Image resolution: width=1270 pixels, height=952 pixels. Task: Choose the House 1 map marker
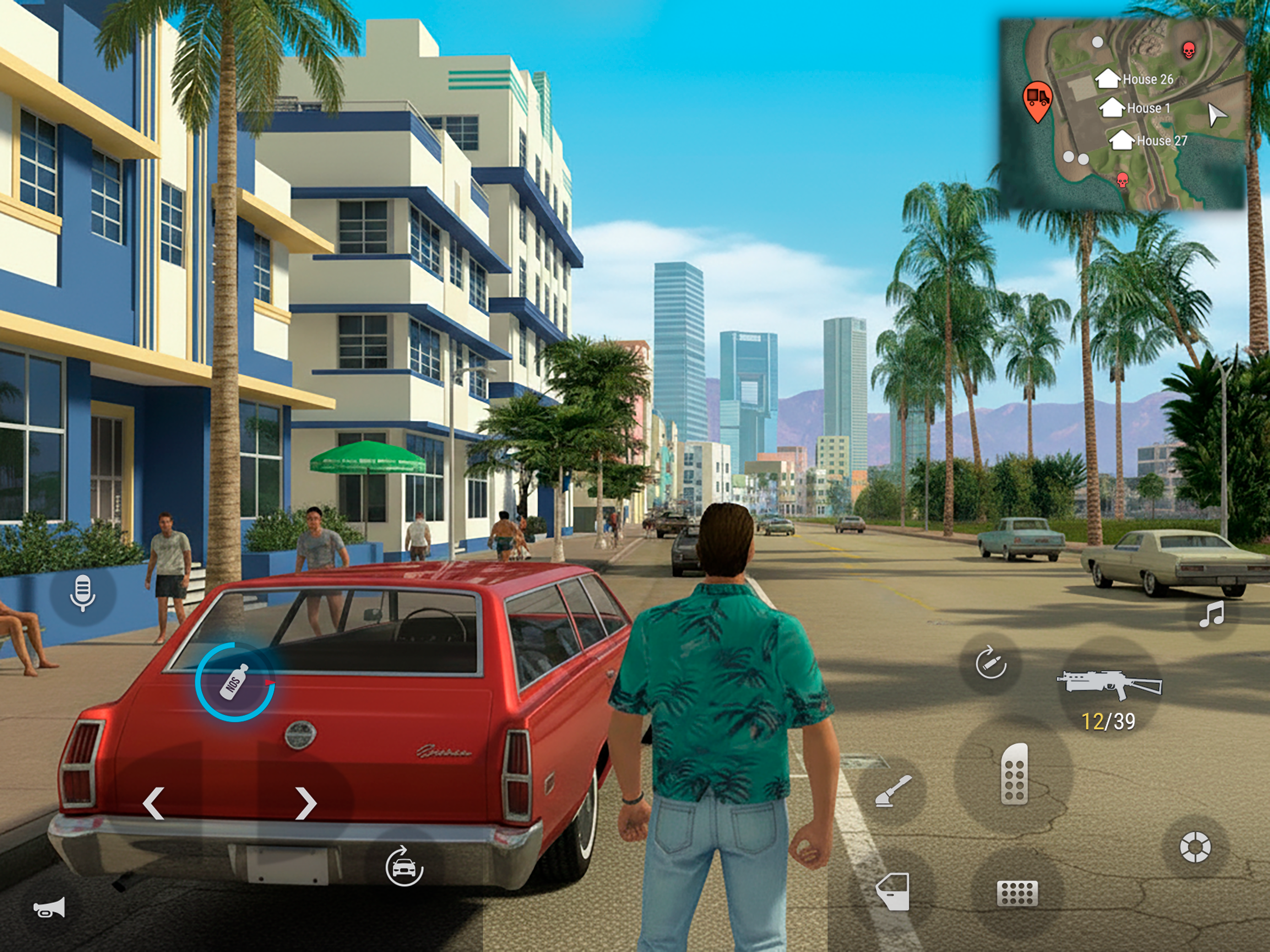[x=1112, y=107]
